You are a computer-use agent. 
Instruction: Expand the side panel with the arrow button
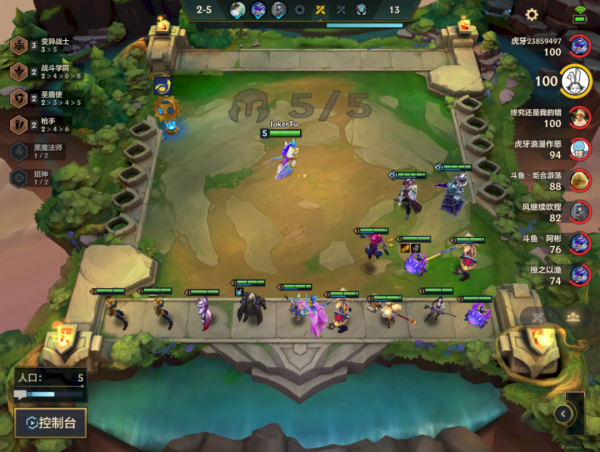(564, 413)
